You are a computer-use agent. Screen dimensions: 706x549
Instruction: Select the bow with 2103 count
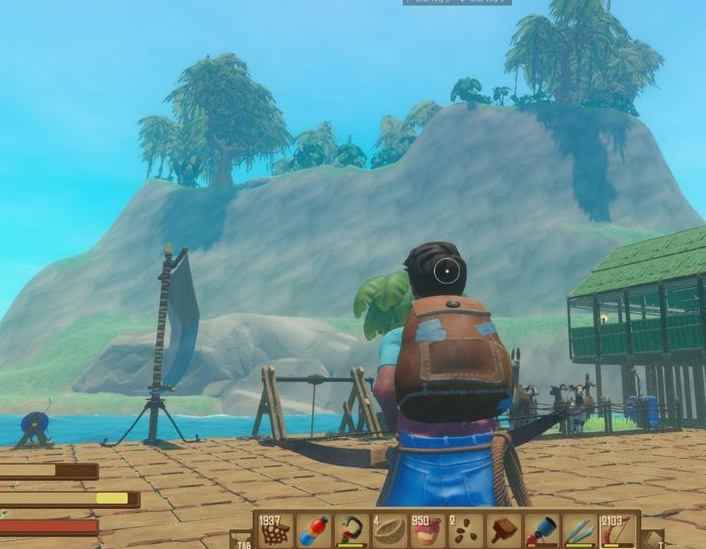pyautogui.click(x=617, y=530)
